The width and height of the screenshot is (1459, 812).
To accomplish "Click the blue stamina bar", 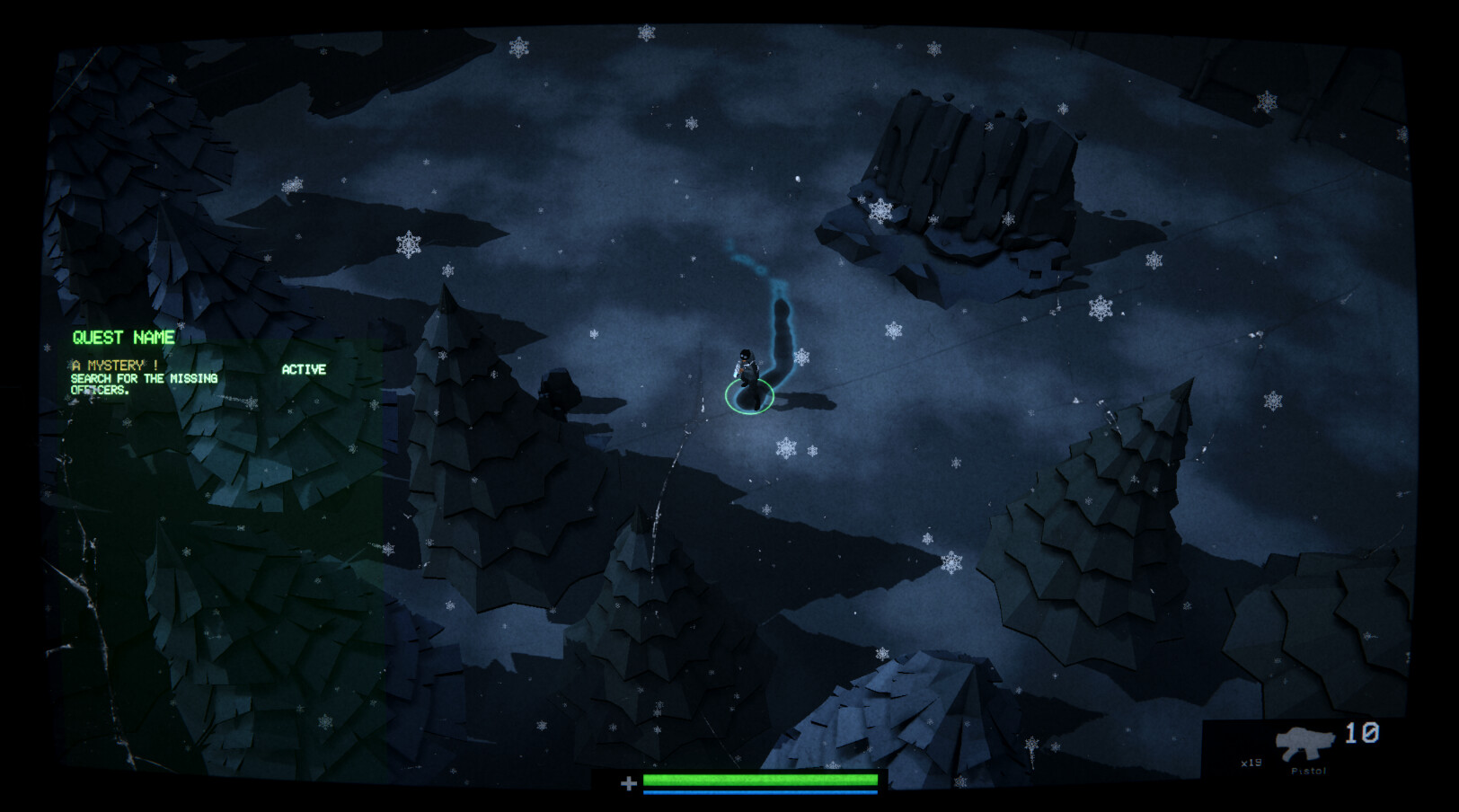I will [759, 794].
